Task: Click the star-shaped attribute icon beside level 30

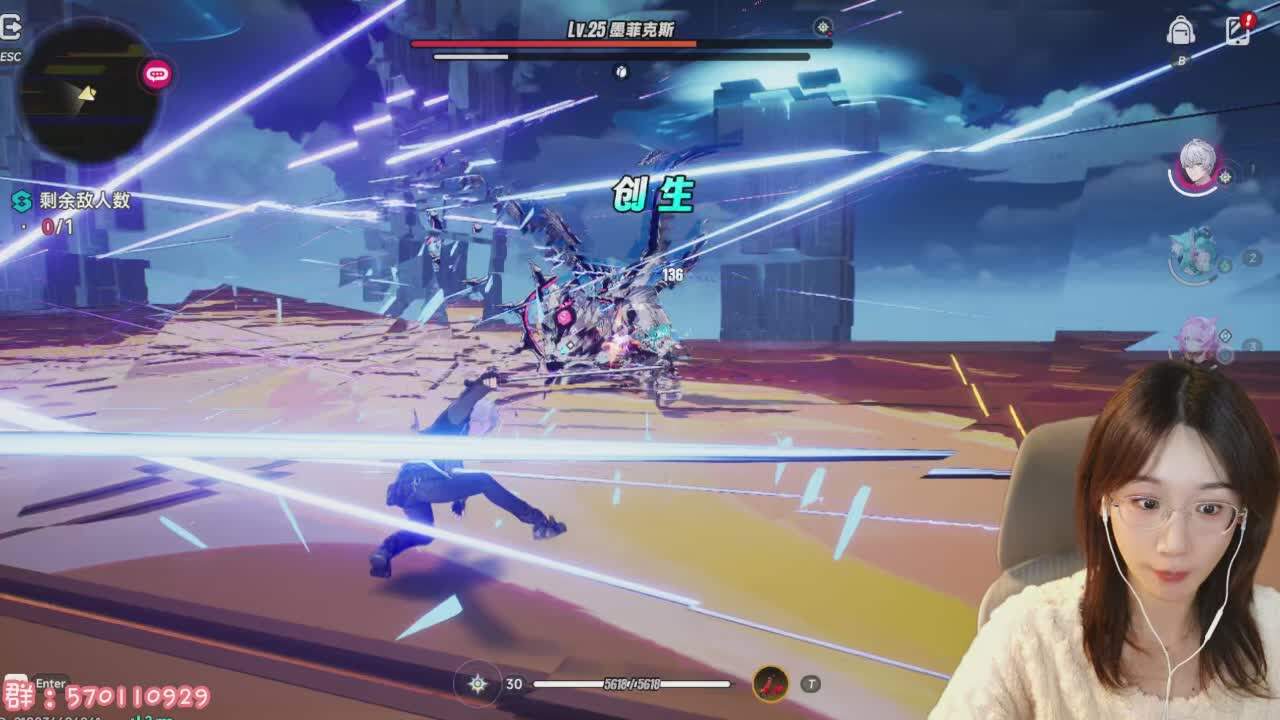Action: [x=478, y=684]
